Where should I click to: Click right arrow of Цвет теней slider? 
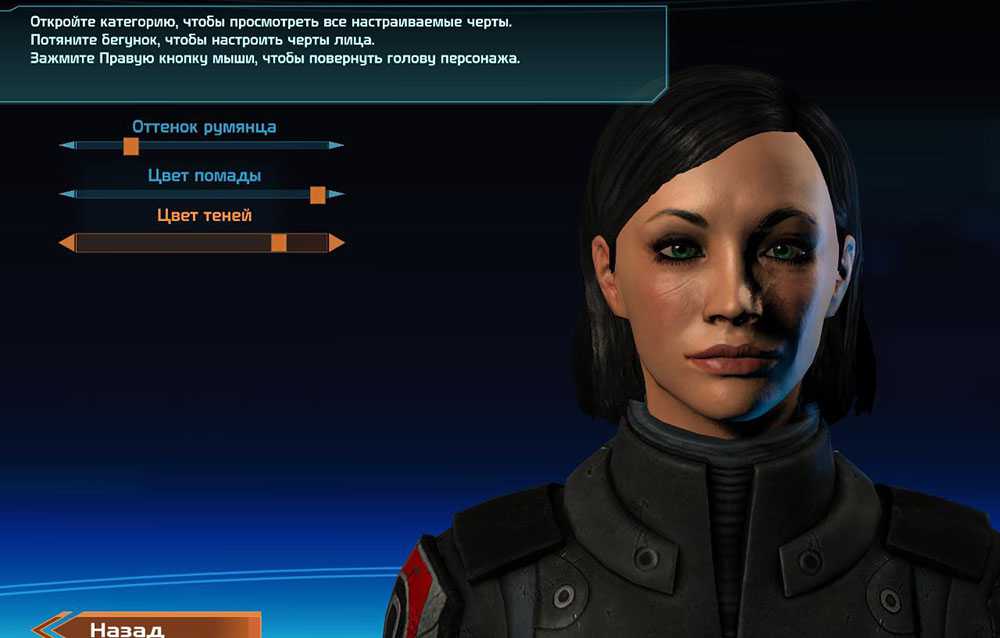pos(337,243)
